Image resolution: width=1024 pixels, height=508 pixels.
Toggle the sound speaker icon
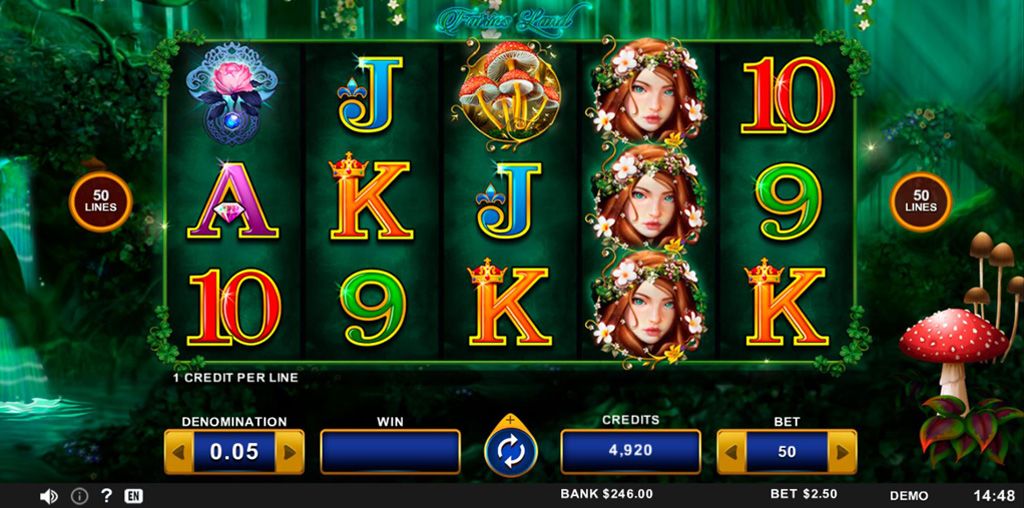(x=48, y=496)
